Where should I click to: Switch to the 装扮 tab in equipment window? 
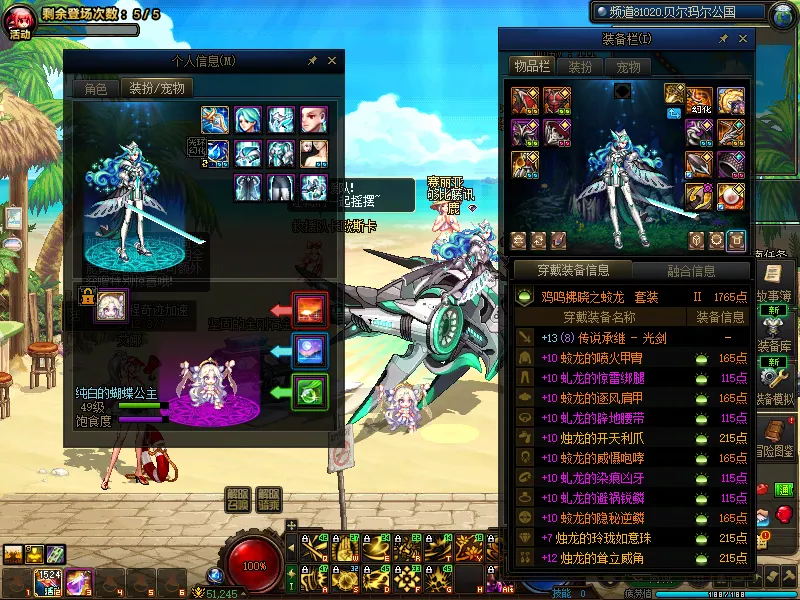pos(580,67)
